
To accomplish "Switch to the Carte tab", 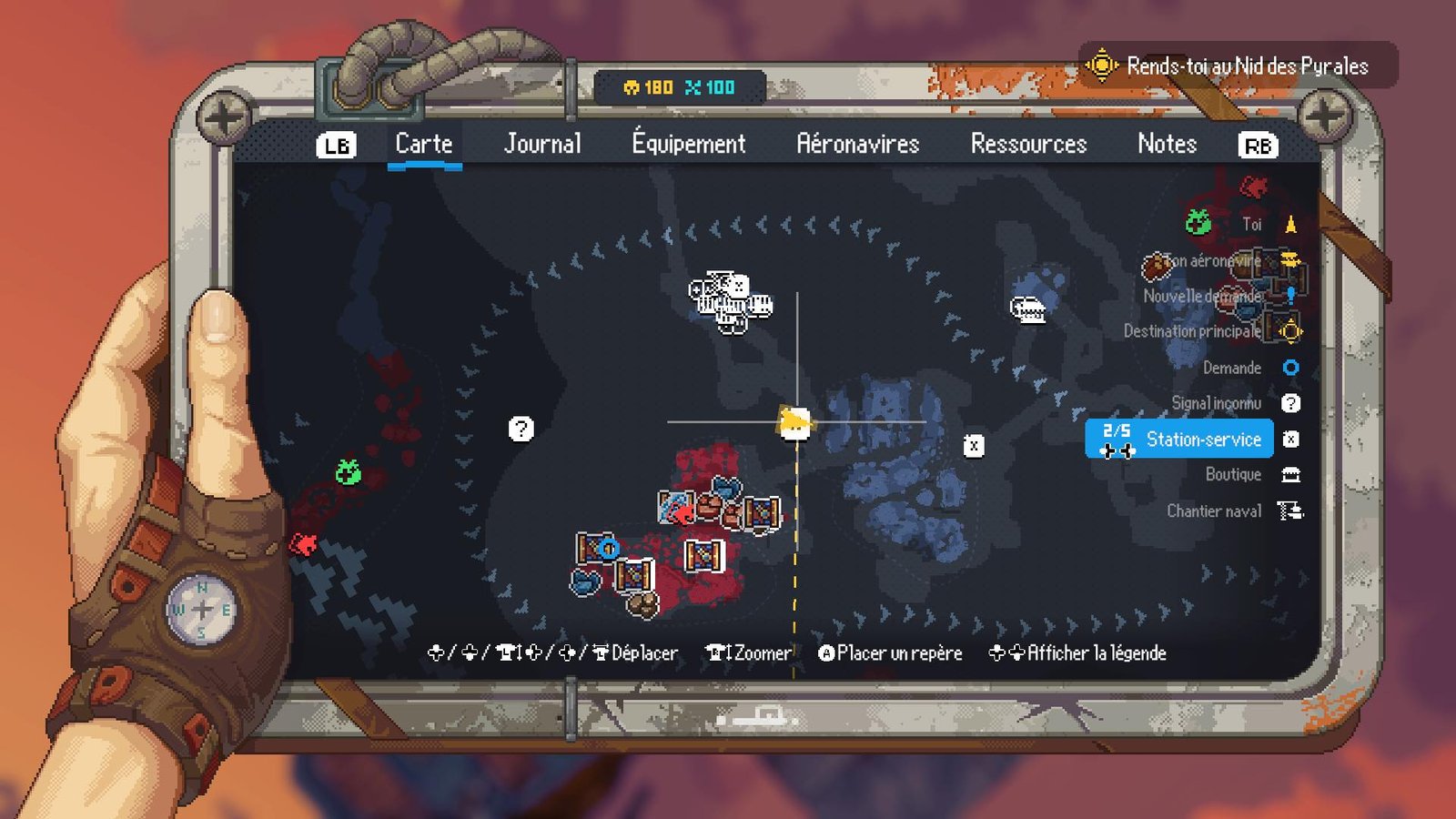I will pyautogui.click(x=424, y=144).
